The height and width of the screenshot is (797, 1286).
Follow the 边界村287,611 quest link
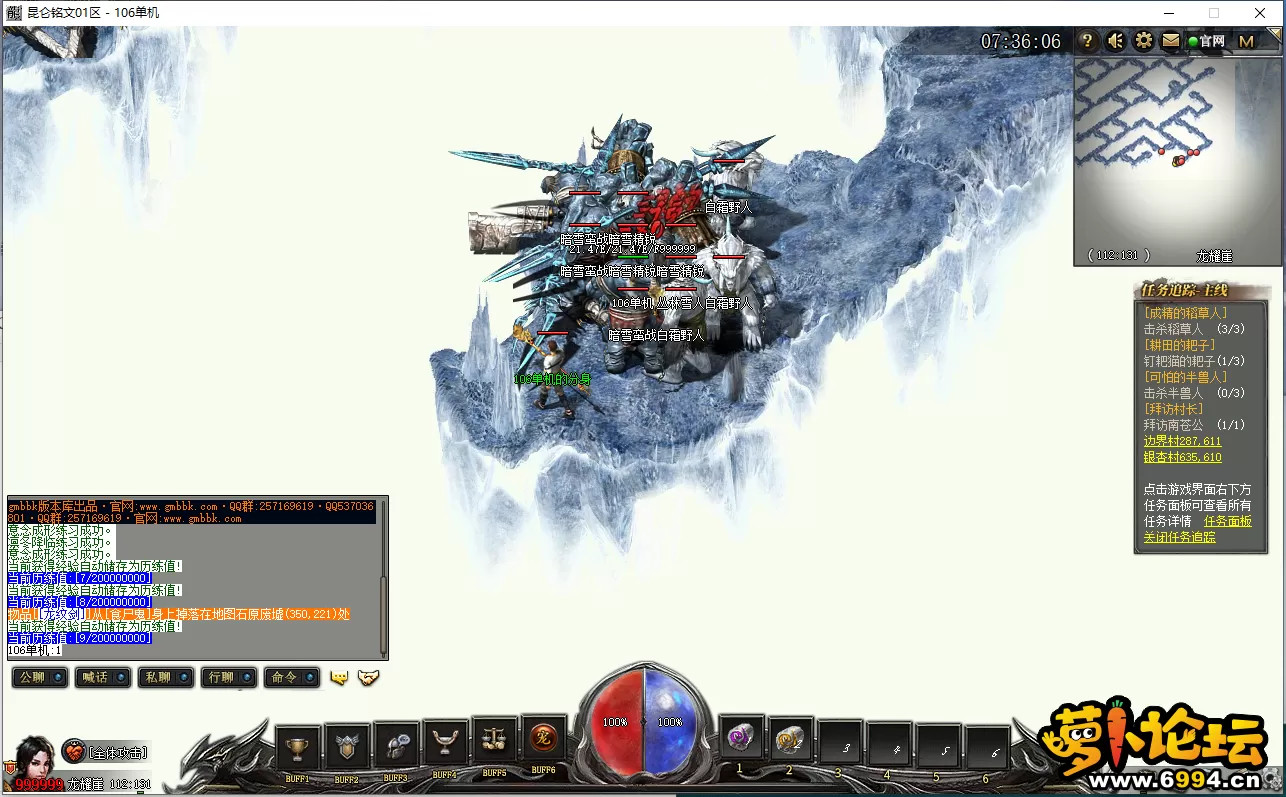[x=1182, y=441]
